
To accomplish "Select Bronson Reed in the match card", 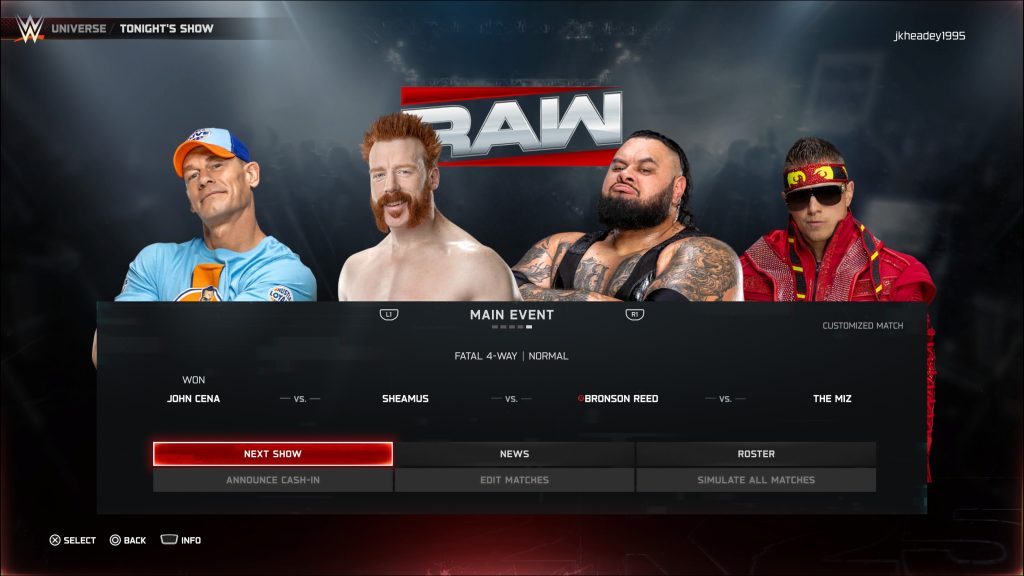I will click(620, 399).
